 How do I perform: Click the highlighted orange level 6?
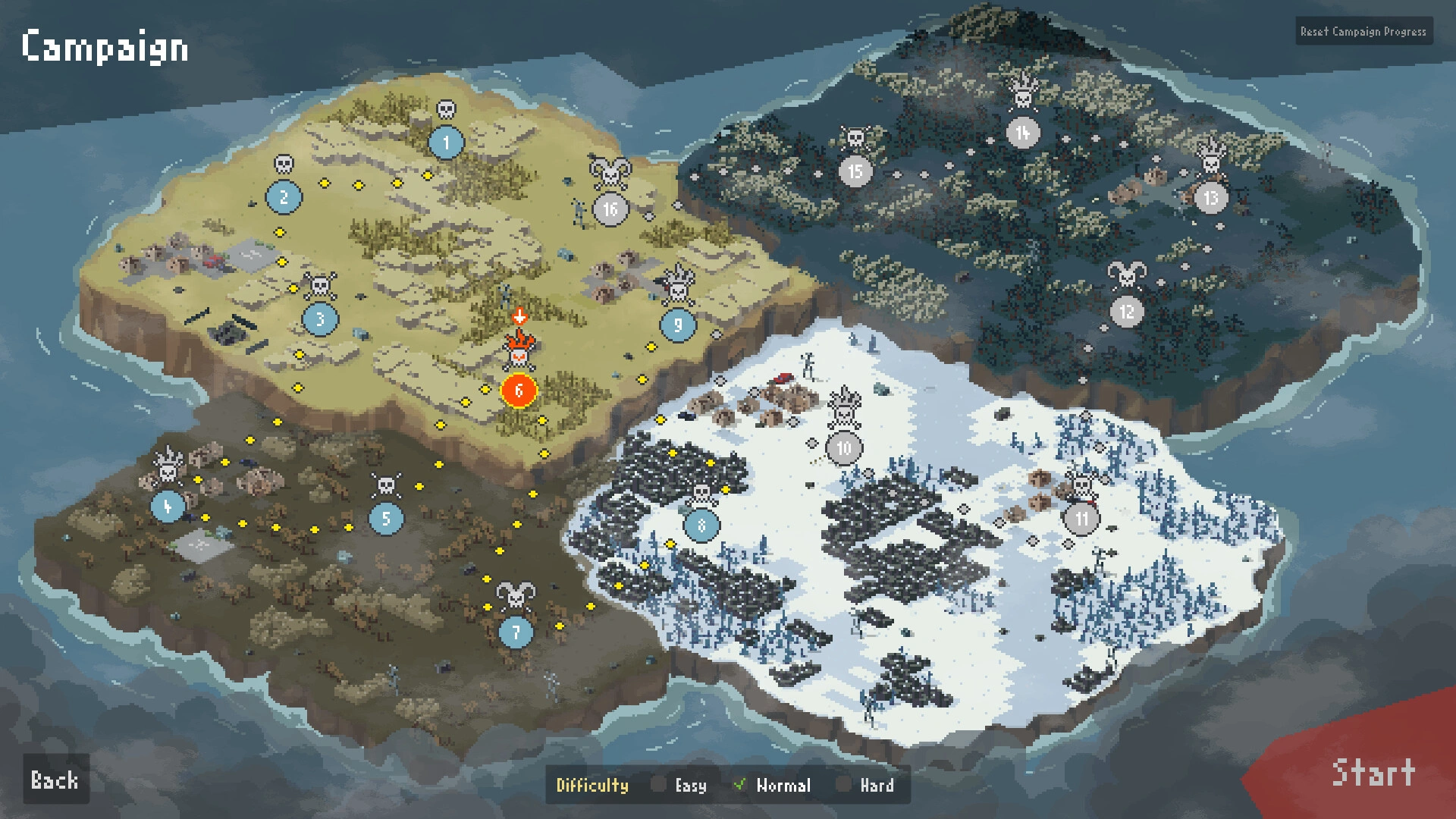point(519,391)
